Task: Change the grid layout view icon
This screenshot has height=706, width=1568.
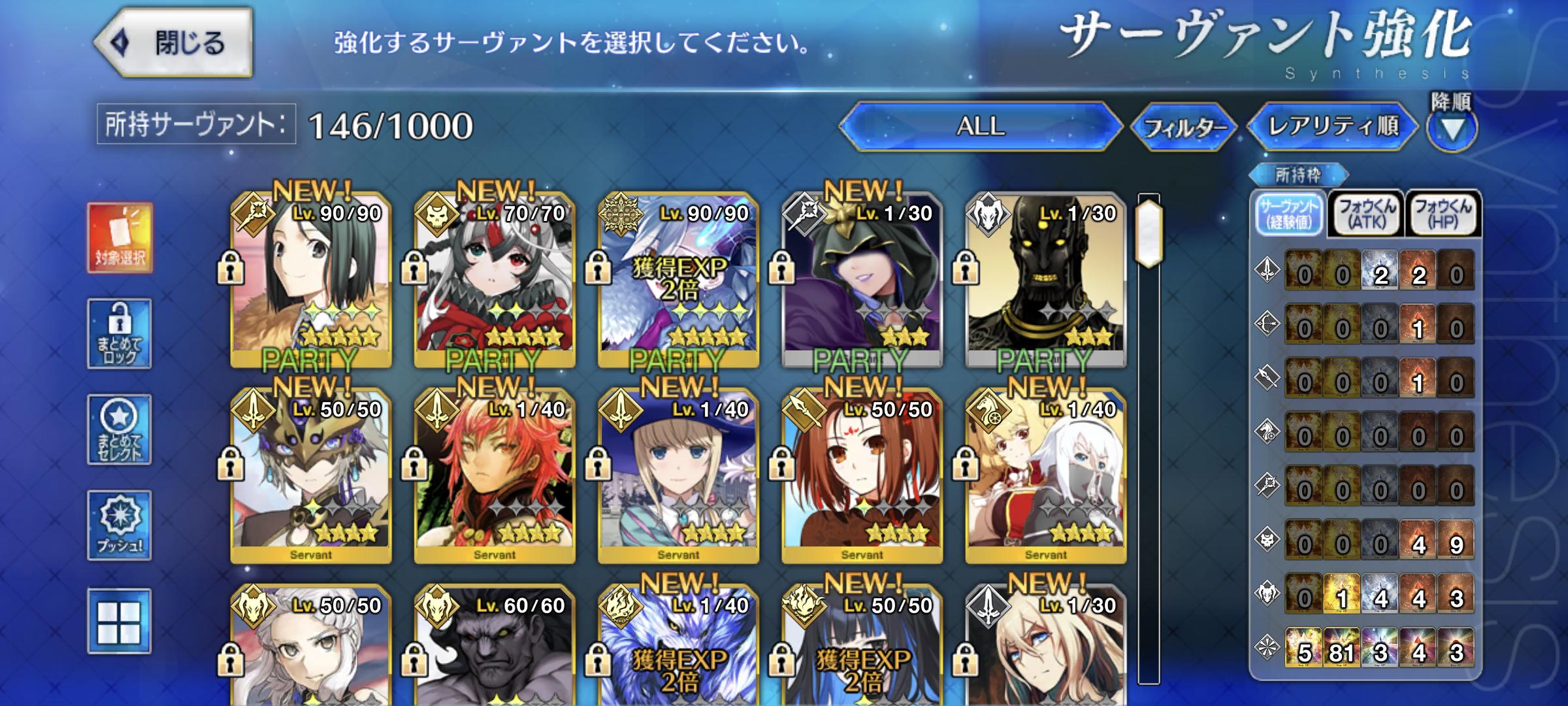Action: [120, 621]
